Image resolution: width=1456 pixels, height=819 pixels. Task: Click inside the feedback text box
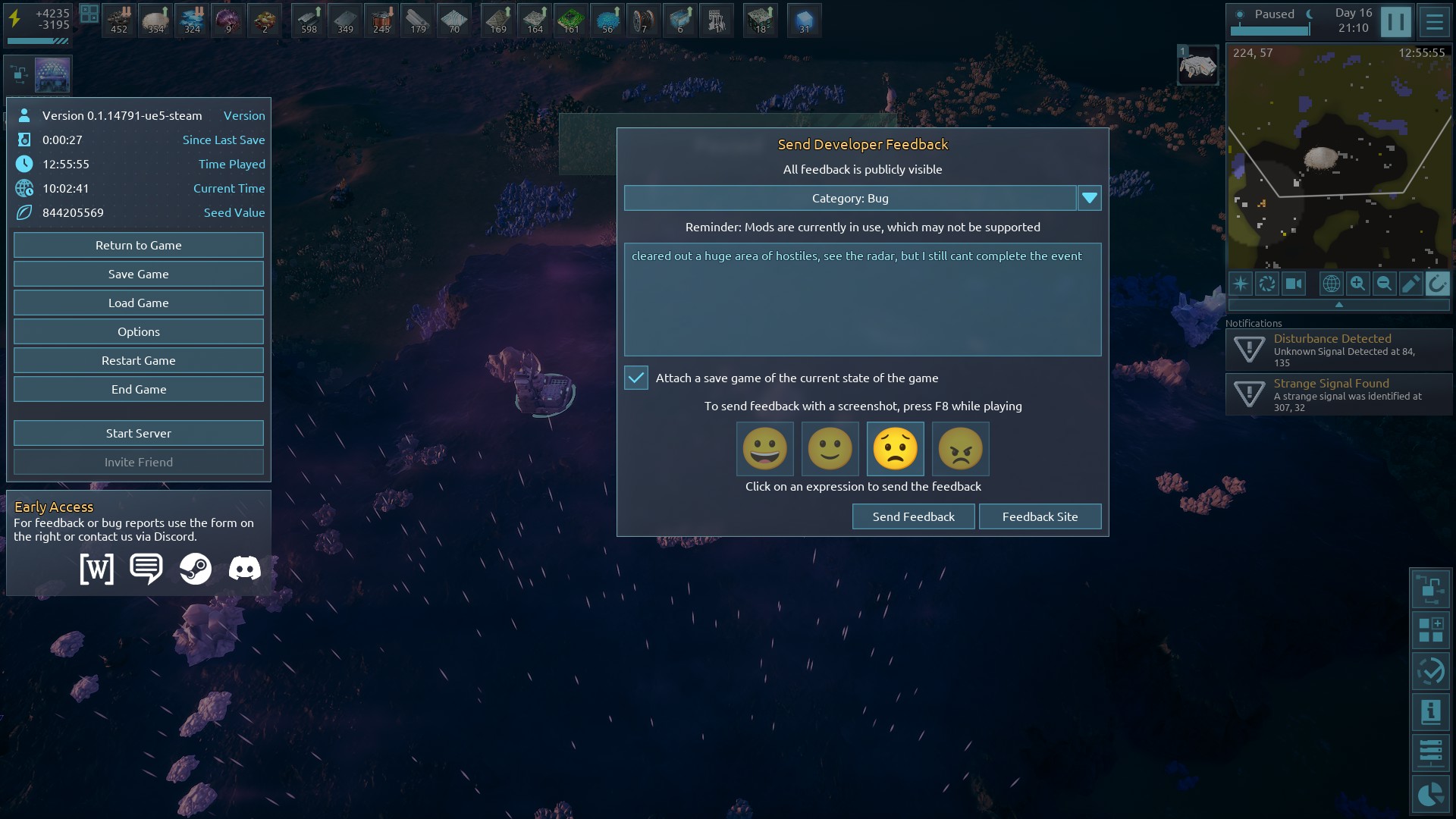(862, 303)
